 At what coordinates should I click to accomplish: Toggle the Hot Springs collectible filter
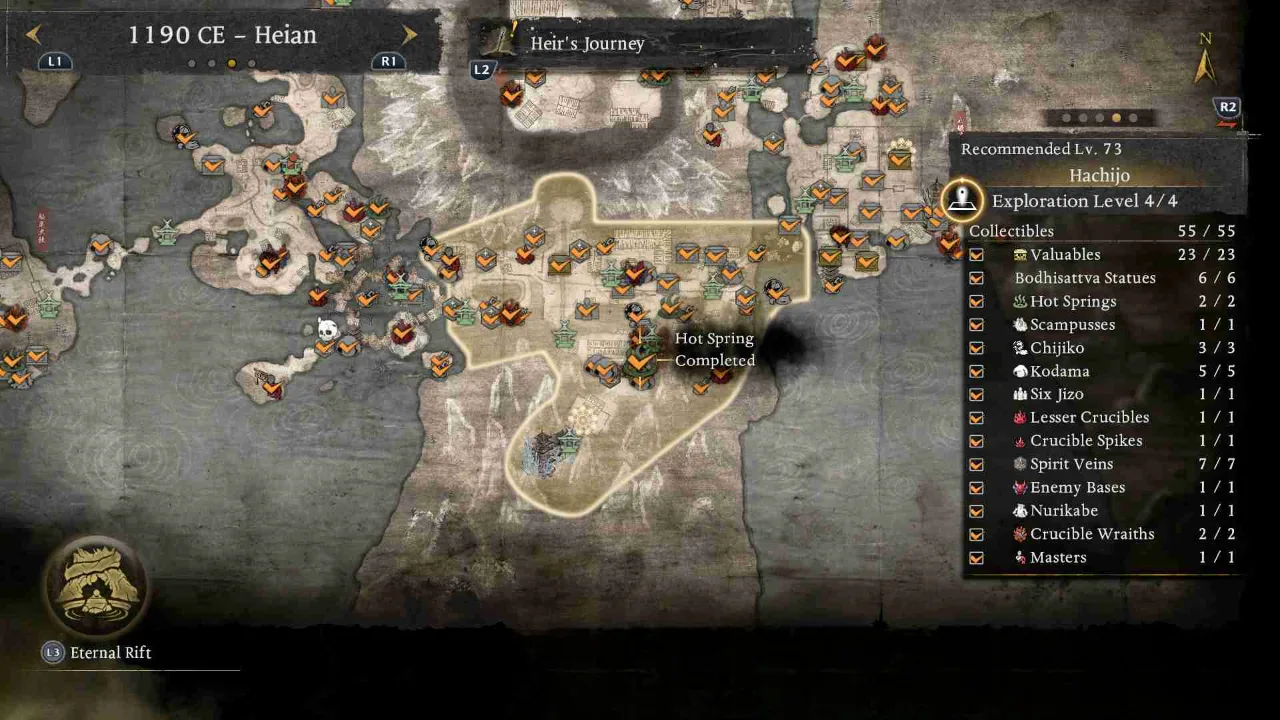click(976, 301)
